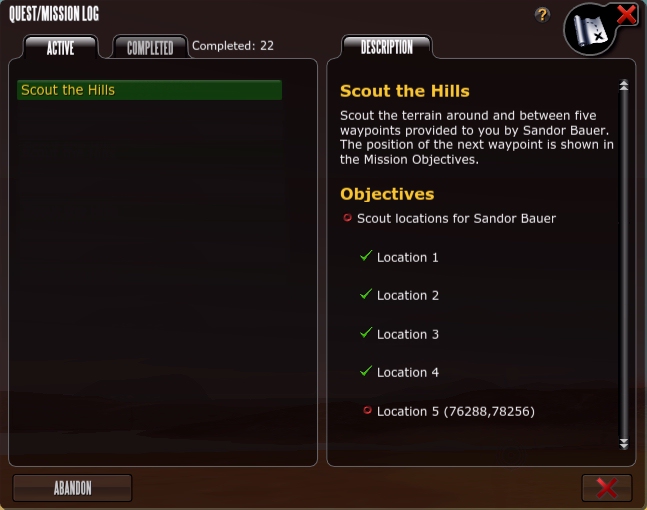This screenshot has width=647, height=510.
Task: Abandon the selected quest
Action: coord(72,488)
